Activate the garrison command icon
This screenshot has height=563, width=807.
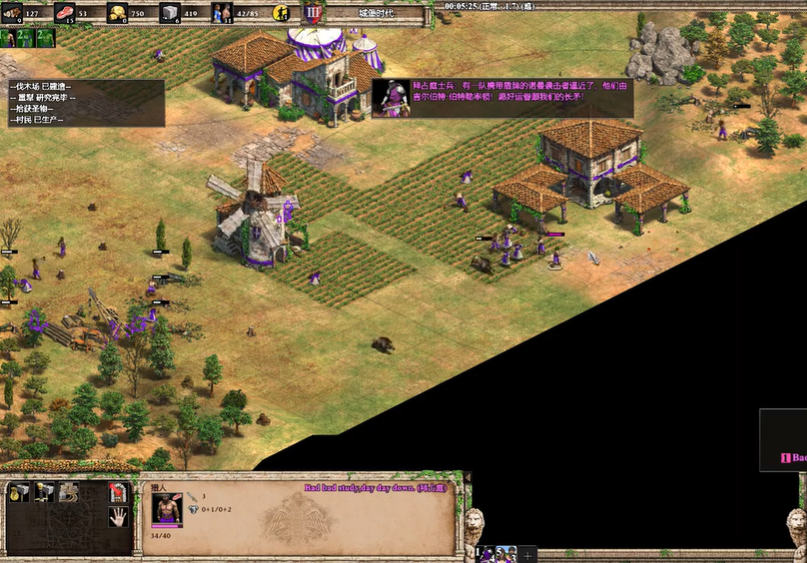click(117, 492)
